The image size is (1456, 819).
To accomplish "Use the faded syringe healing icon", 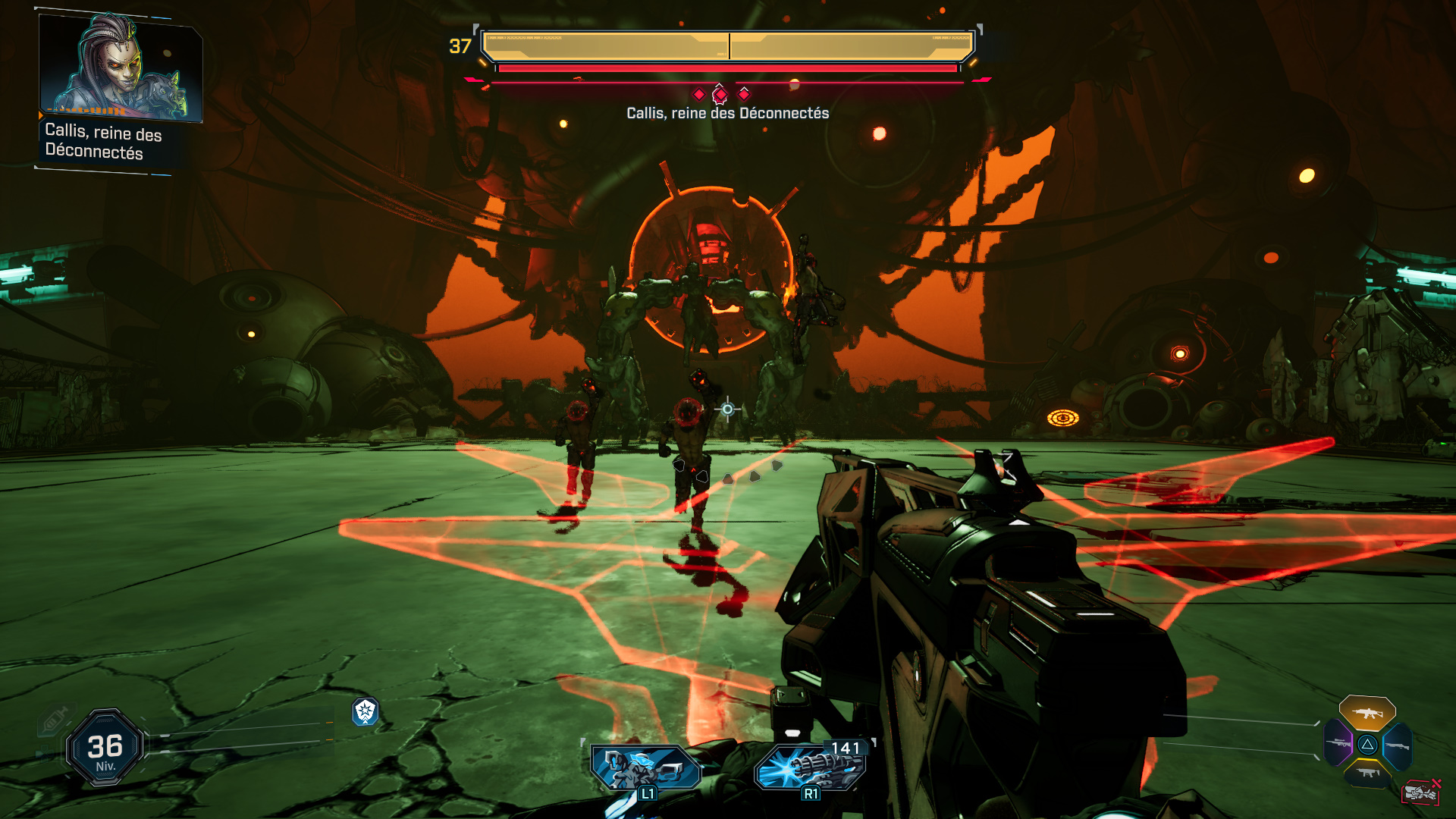I will 55,720.
